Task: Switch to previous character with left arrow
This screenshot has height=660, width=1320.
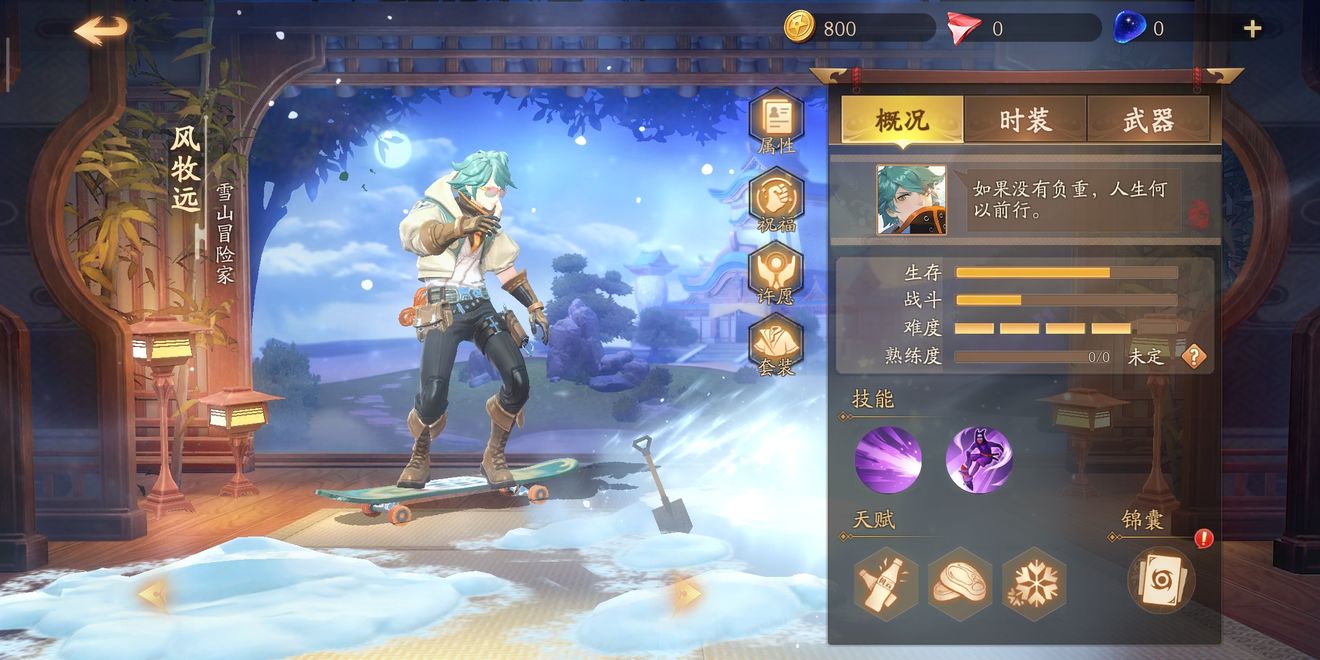Action: tap(153, 595)
